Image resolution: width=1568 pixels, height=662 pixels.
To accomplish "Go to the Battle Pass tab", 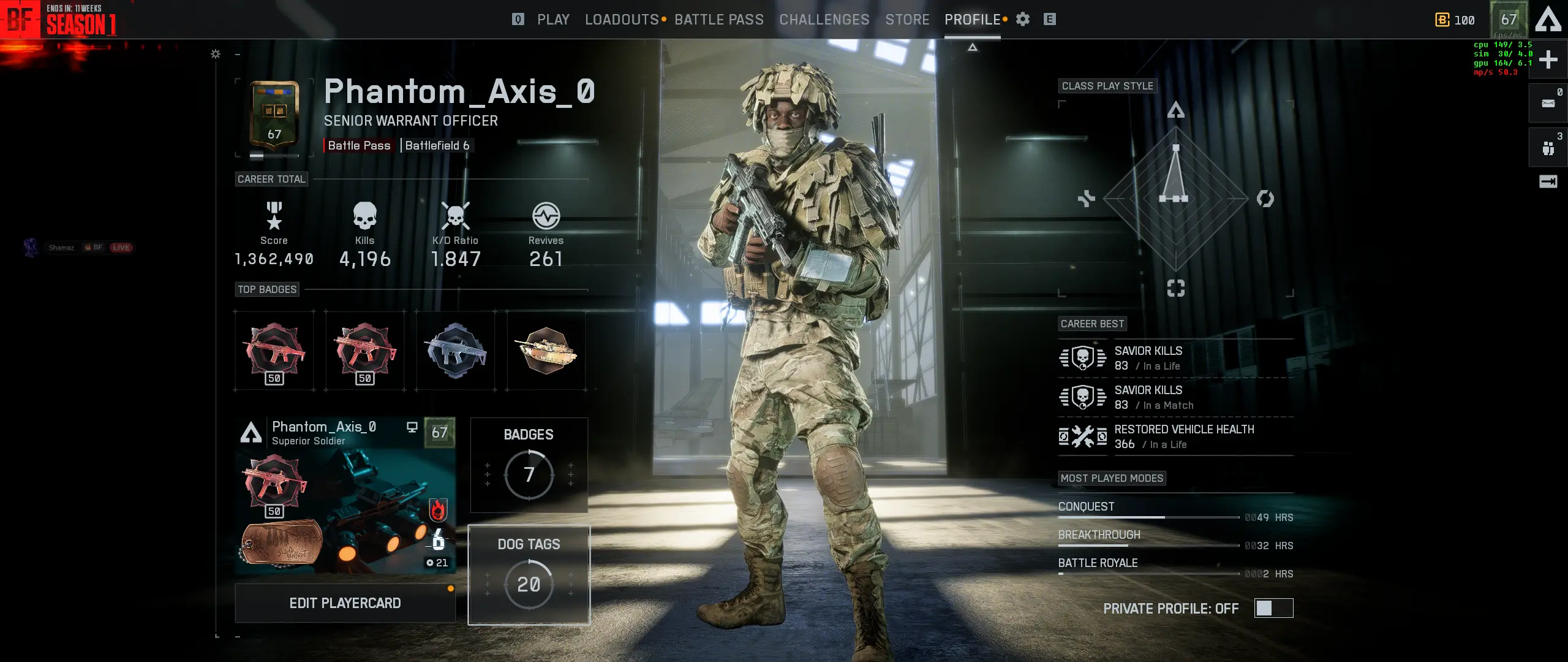I will tap(718, 20).
